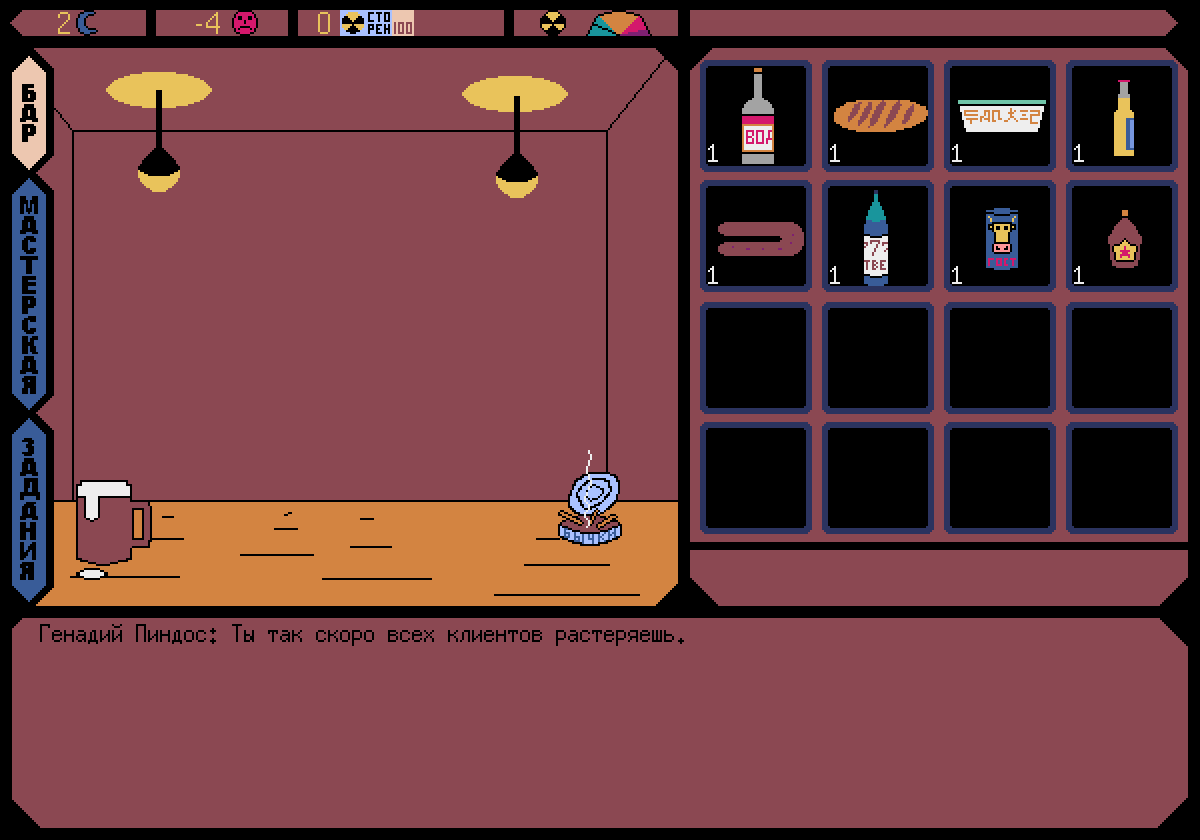Choose the instant noodle container slot
This screenshot has width=1200, height=840.
pos(1000,116)
